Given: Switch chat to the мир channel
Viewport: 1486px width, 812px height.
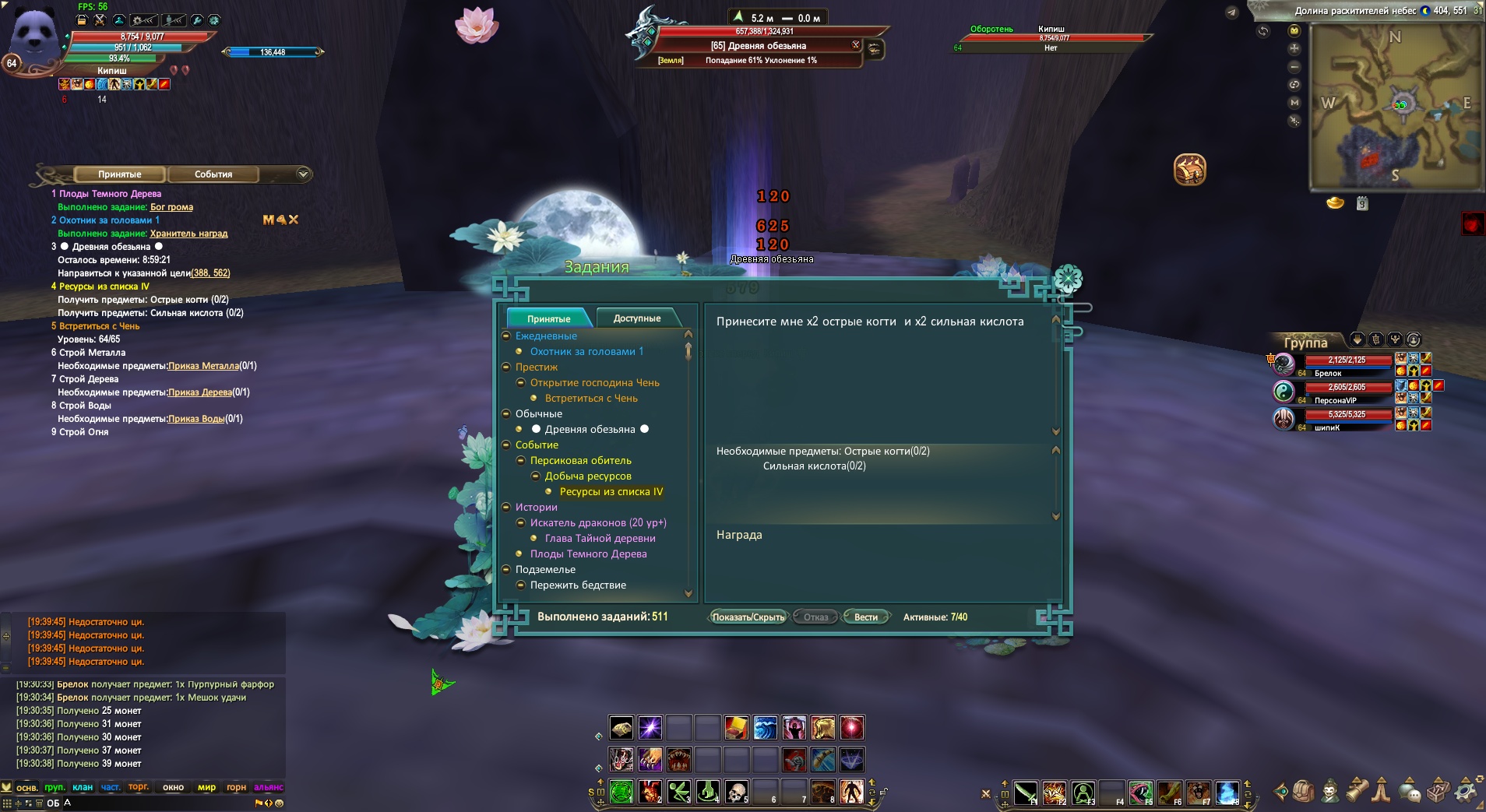Looking at the screenshot, I should tap(206, 787).
